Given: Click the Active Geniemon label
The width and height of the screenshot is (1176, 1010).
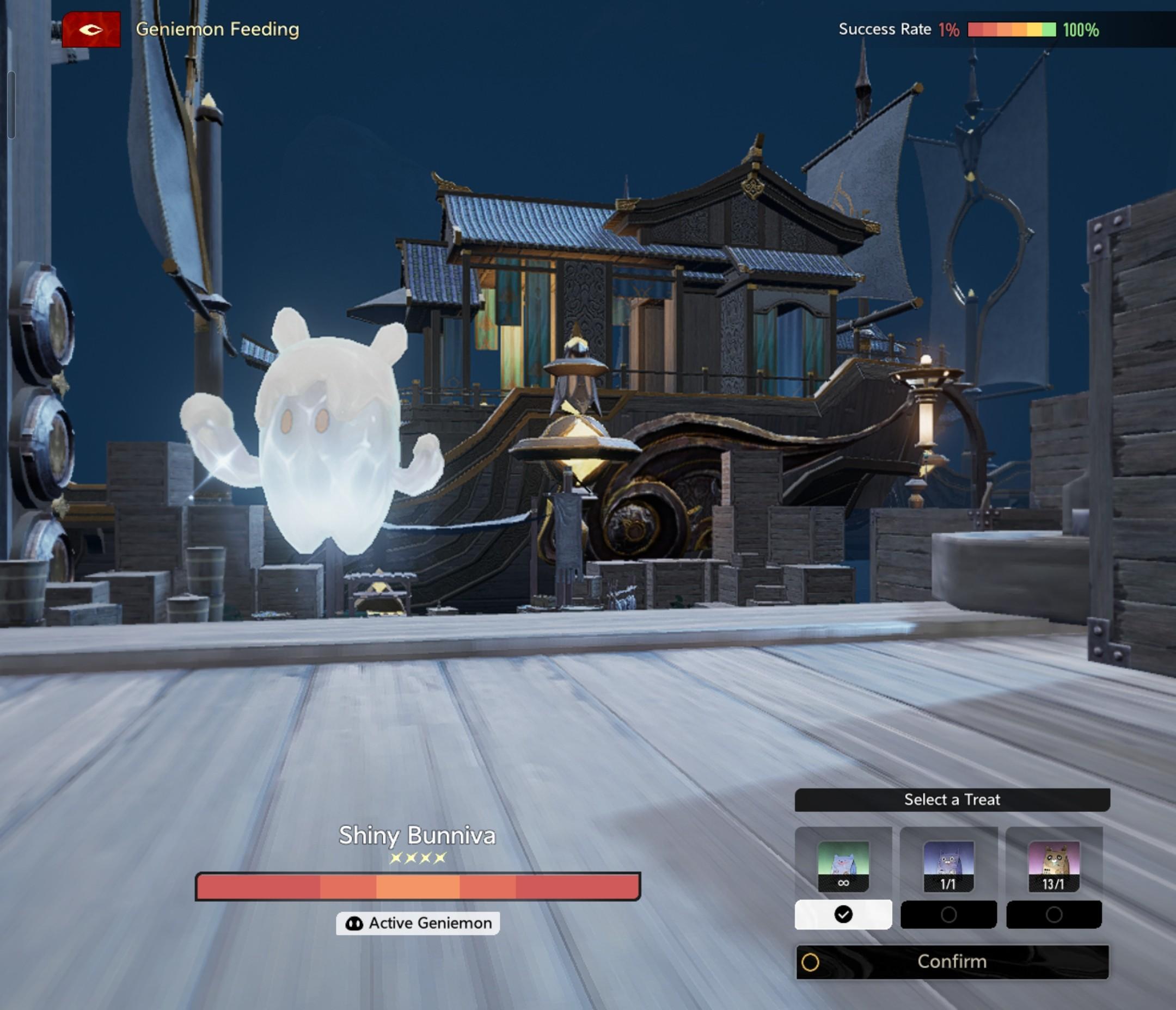Looking at the screenshot, I should [418, 923].
